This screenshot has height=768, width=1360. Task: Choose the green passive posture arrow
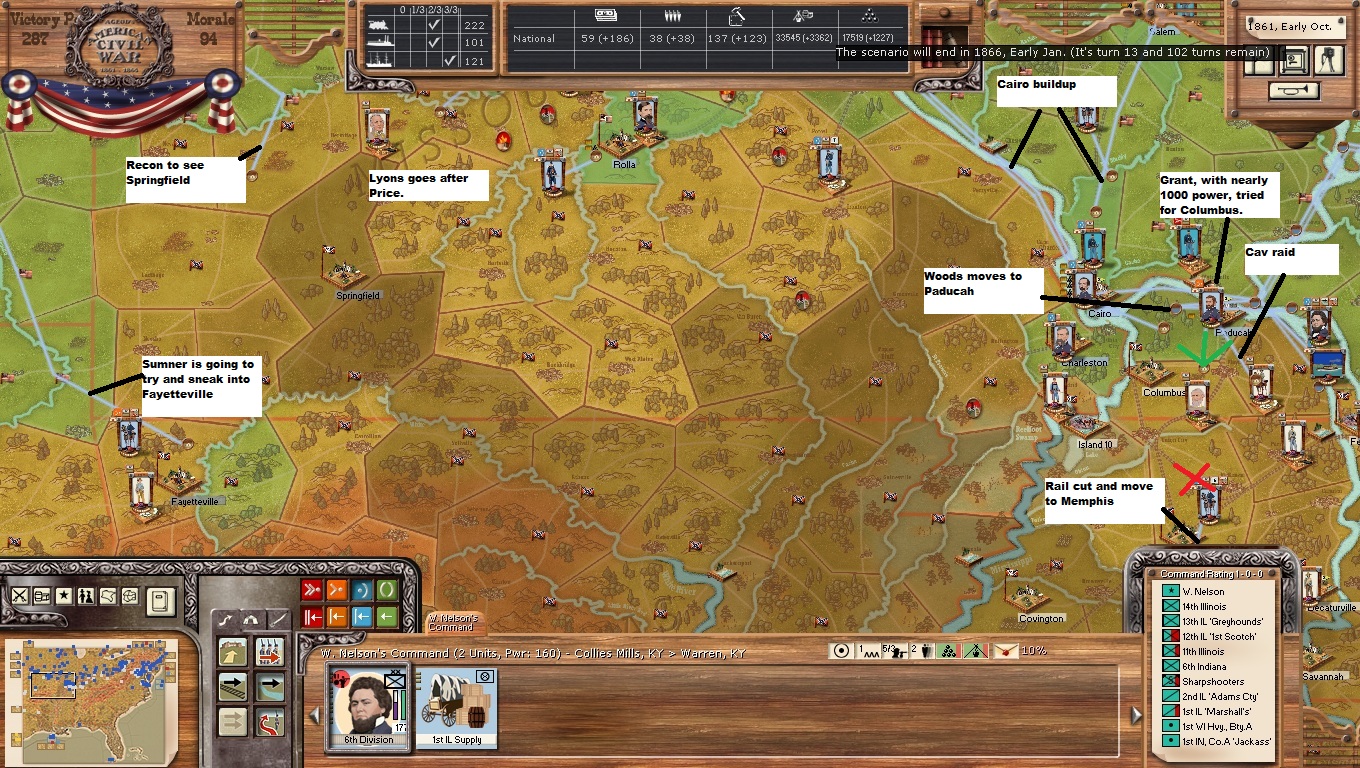coord(386,616)
